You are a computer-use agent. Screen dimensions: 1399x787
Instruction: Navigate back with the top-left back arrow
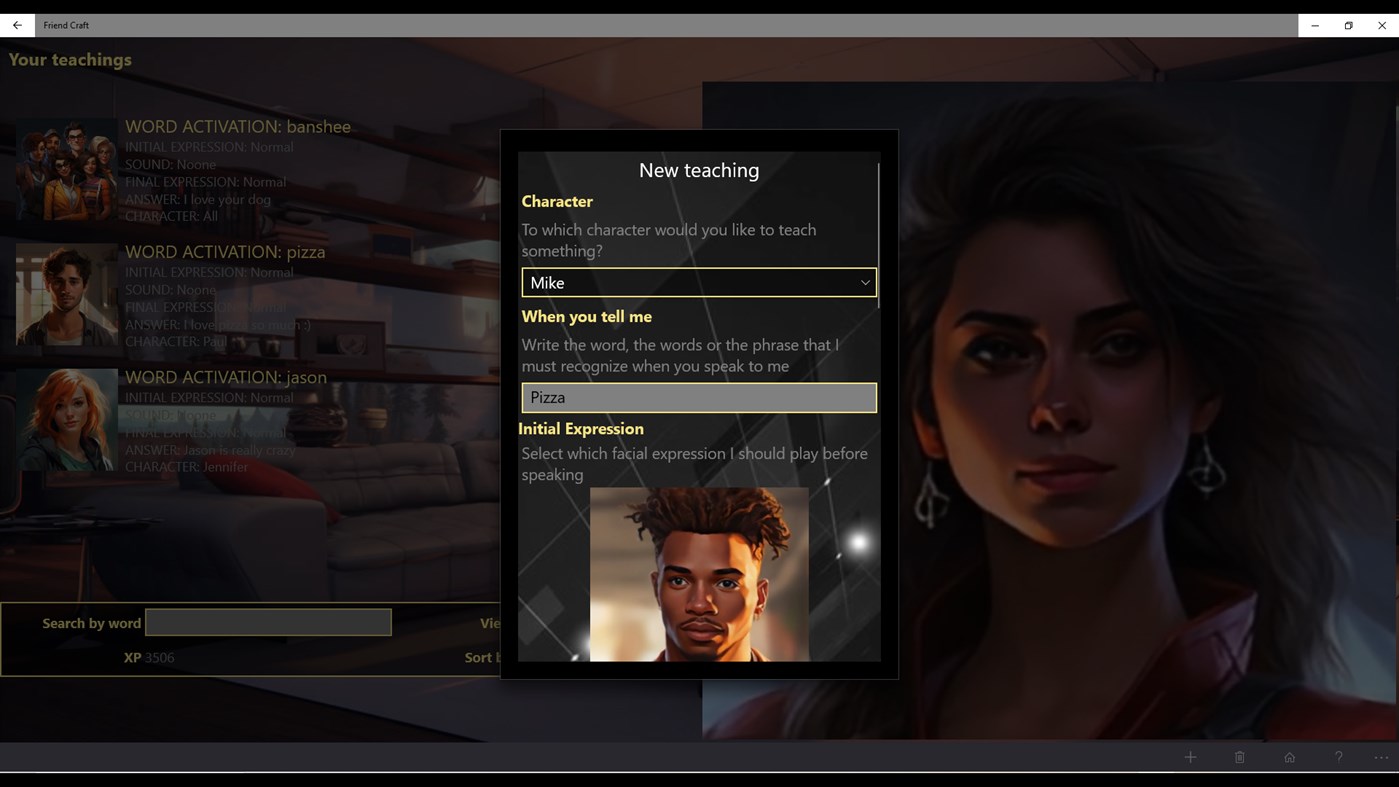15,25
